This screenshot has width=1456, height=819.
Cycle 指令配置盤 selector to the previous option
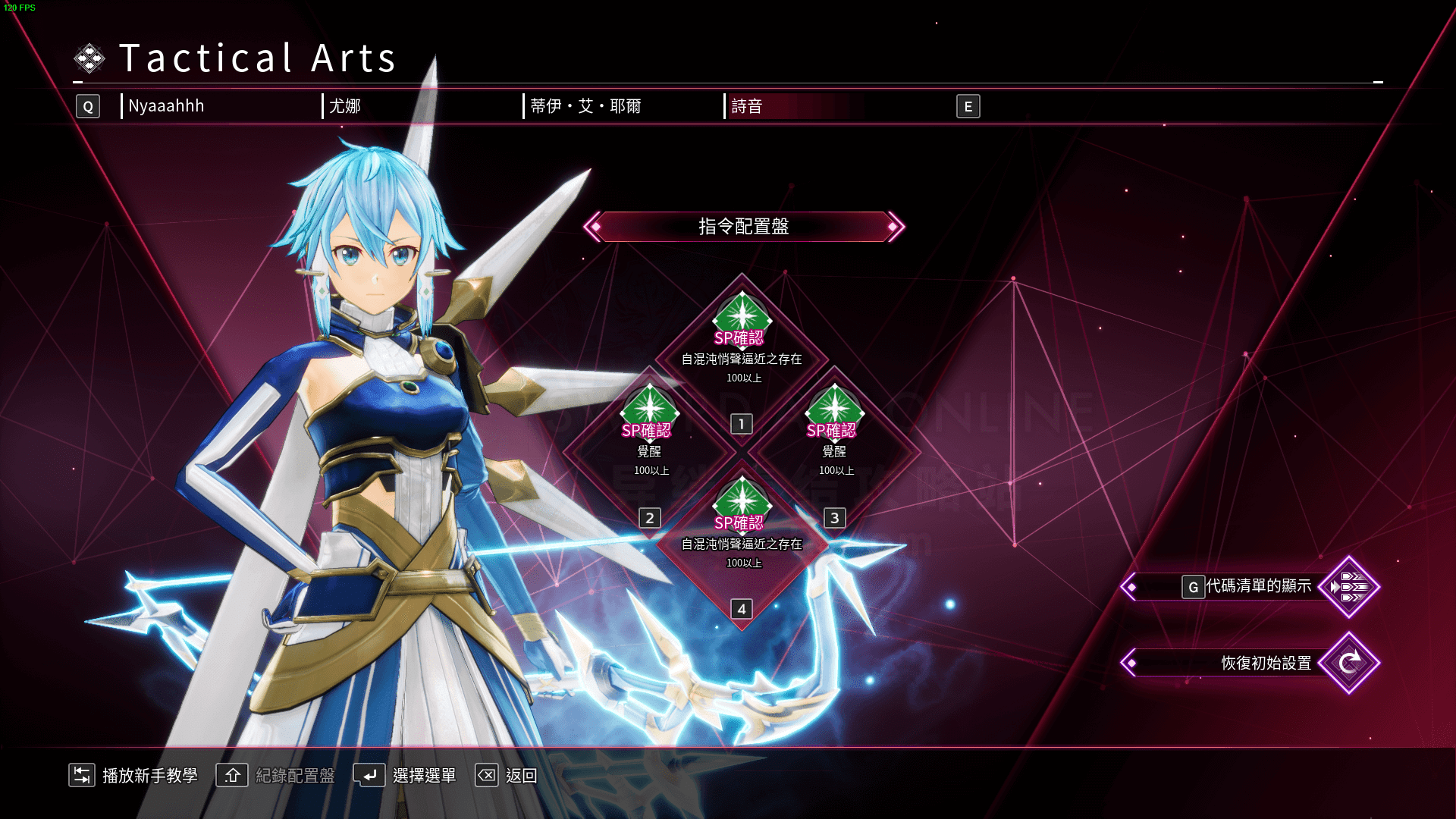(x=594, y=227)
